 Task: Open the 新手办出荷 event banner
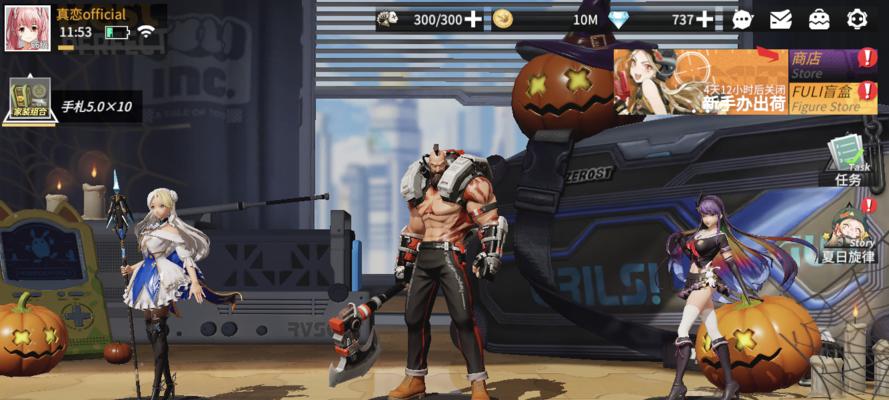click(x=700, y=82)
